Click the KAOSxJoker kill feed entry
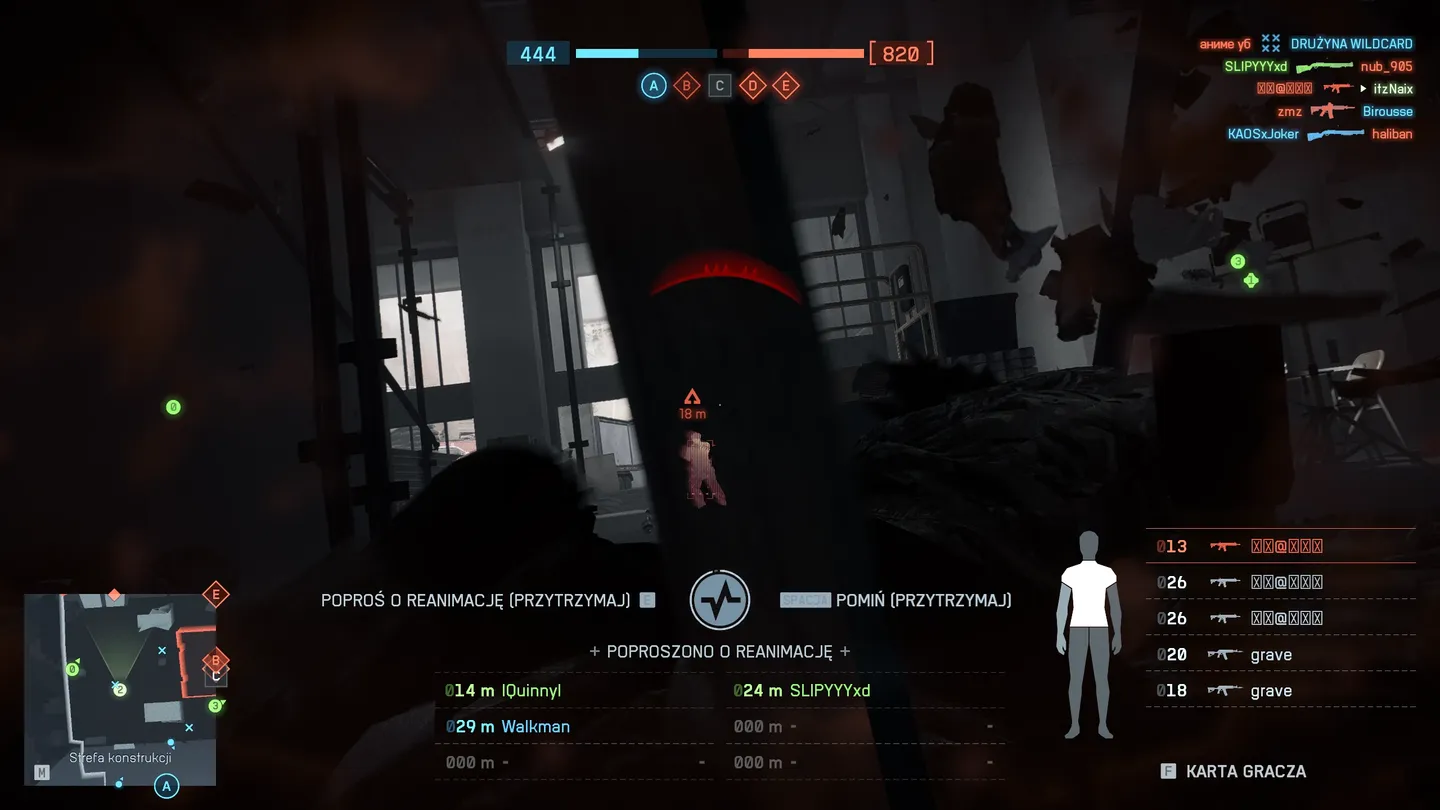 [x=1320, y=134]
